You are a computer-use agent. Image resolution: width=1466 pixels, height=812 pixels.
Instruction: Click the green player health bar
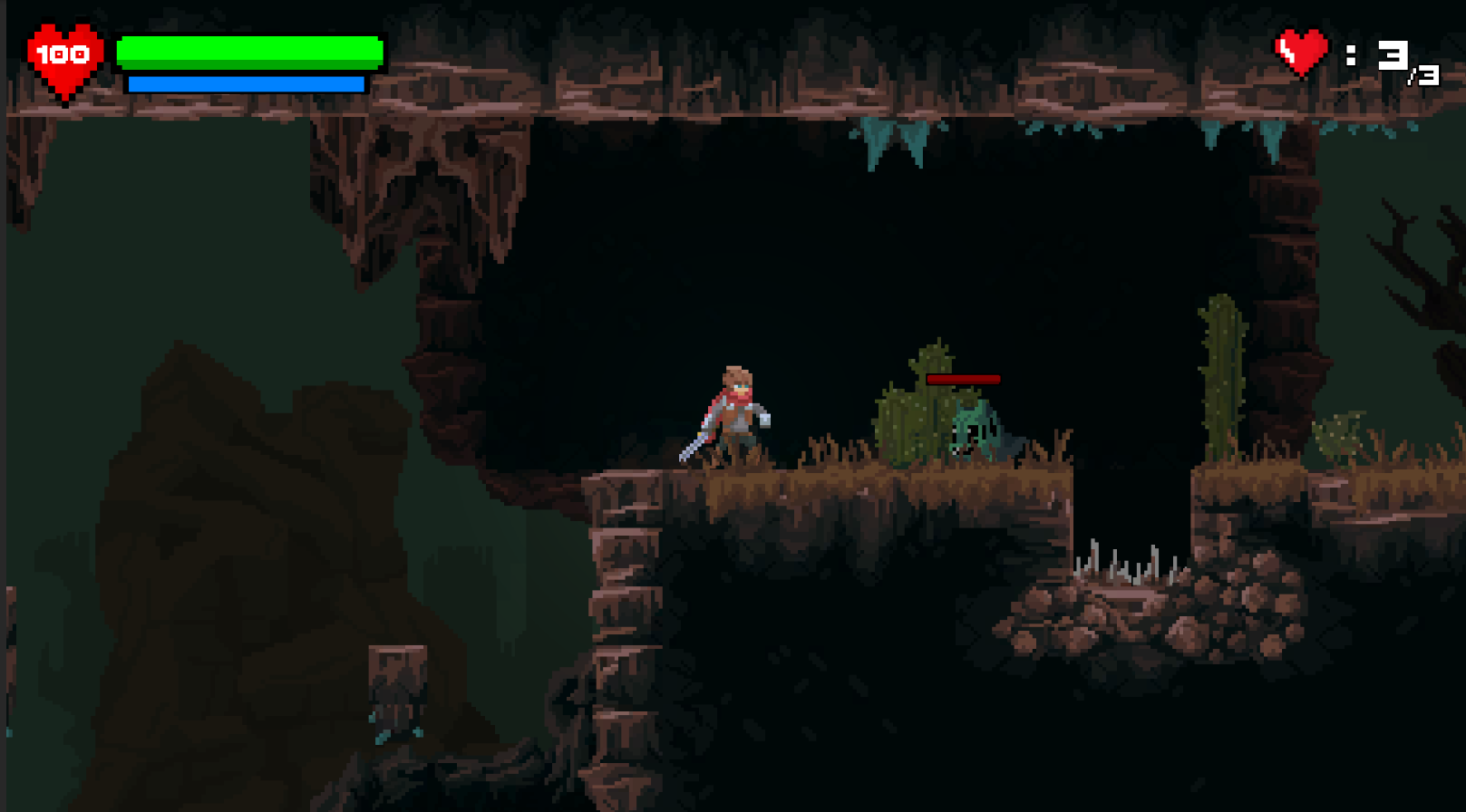pos(249,50)
